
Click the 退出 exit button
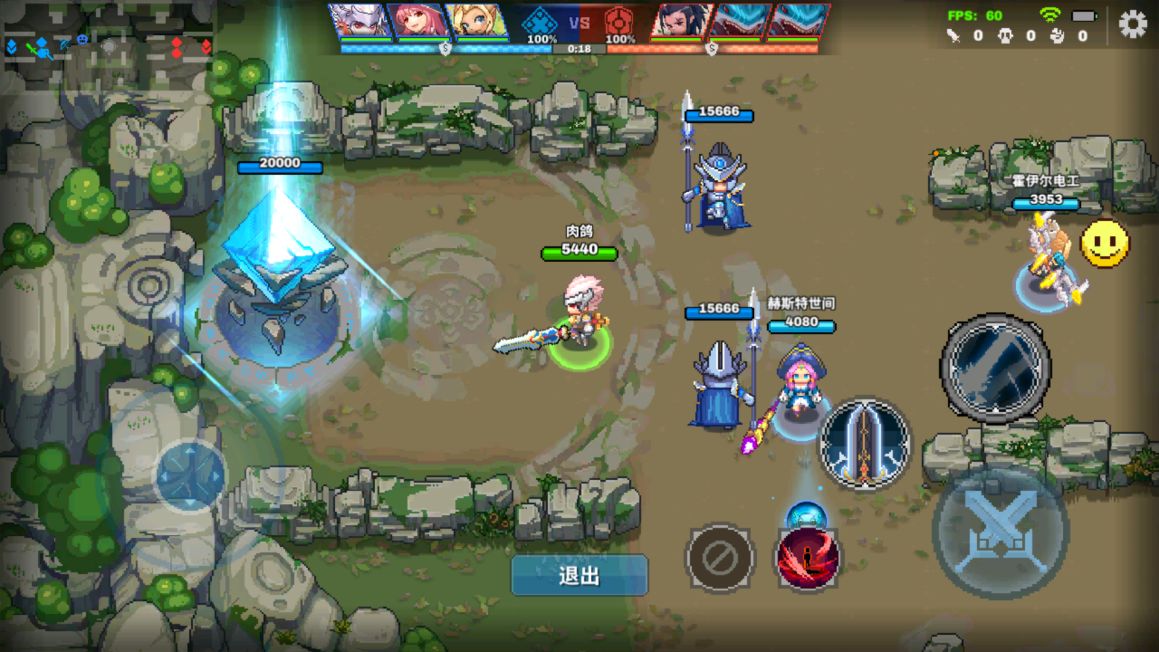point(579,576)
